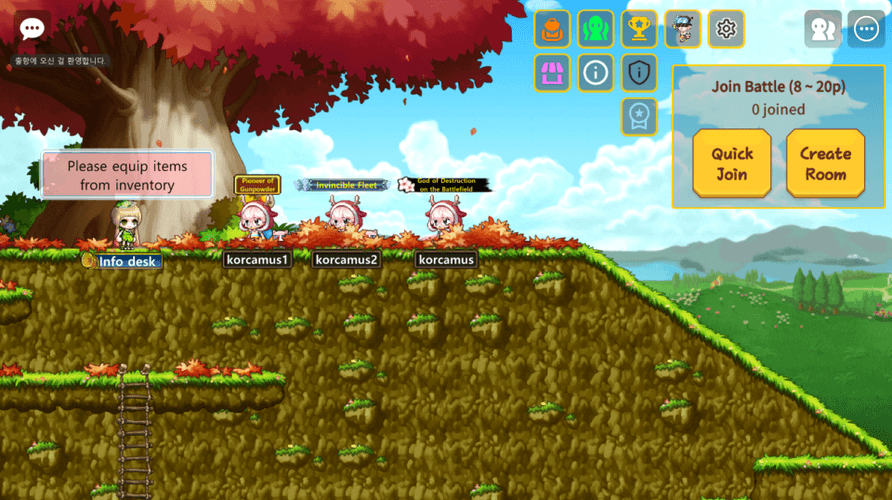The image size is (892, 500).
Task: Quick Join a battle
Action: pos(732,163)
